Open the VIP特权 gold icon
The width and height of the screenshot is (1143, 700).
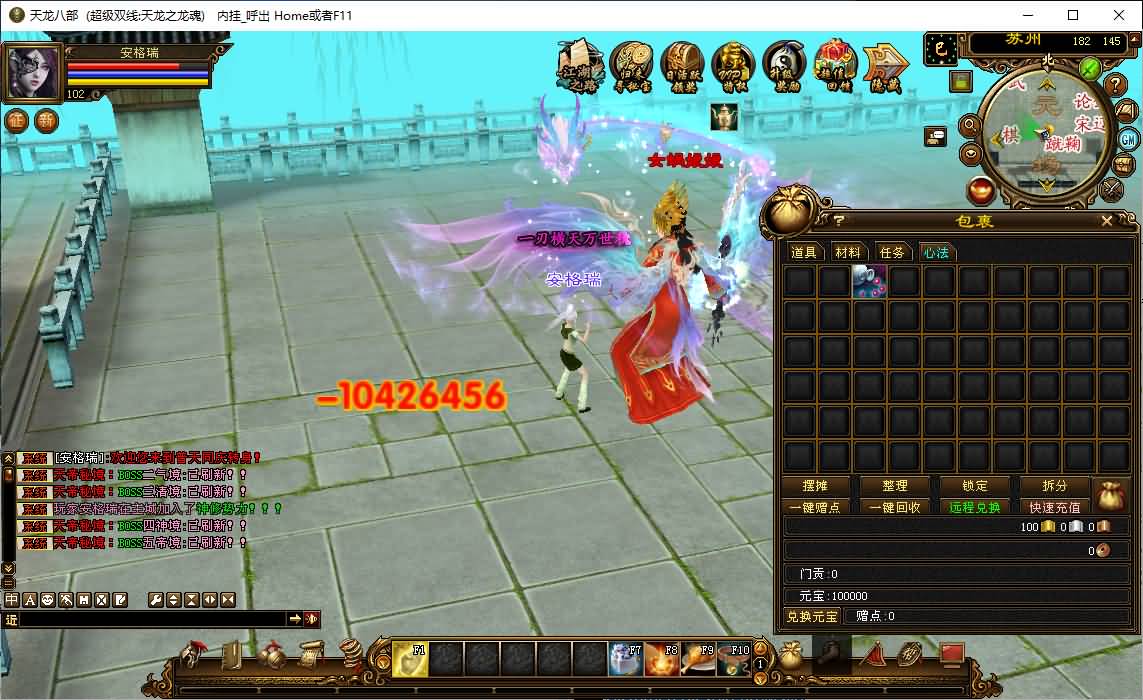[x=733, y=66]
